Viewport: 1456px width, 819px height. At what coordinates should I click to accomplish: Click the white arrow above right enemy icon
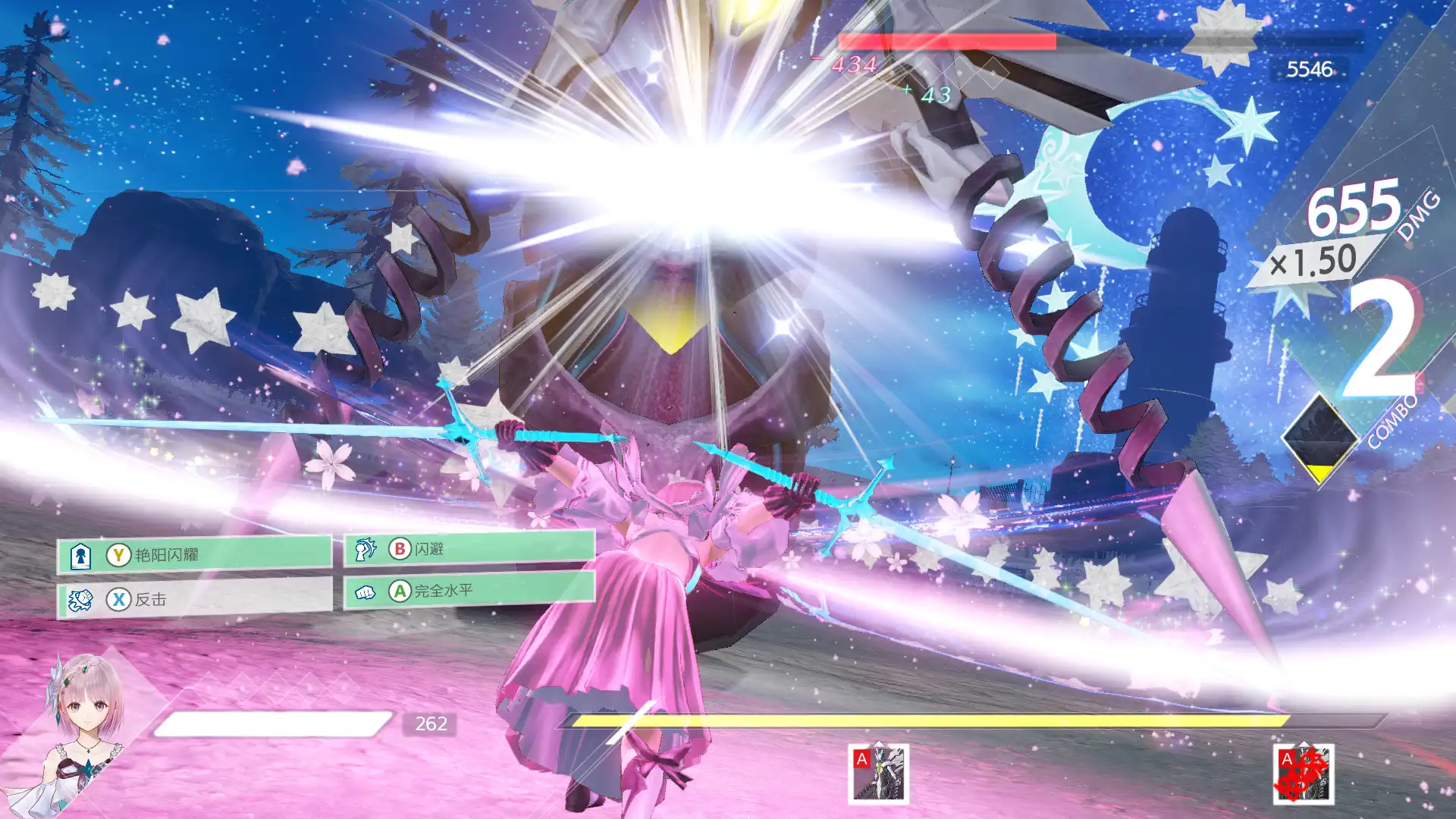point(1303,745)
